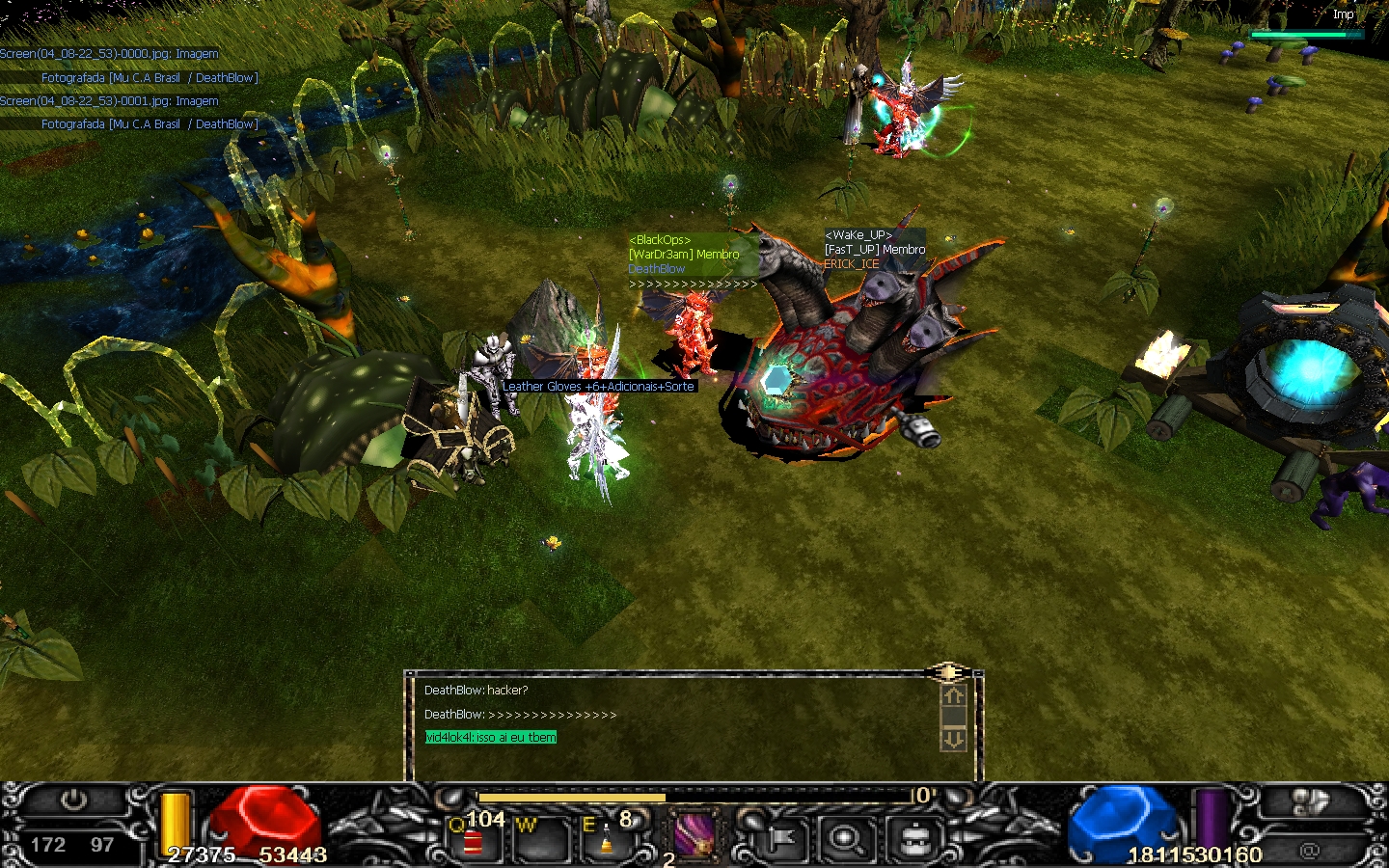Viewport: 1389px width, 868px height.
Task: Activate the purple skill icon
Action: (x=694, y=834)
